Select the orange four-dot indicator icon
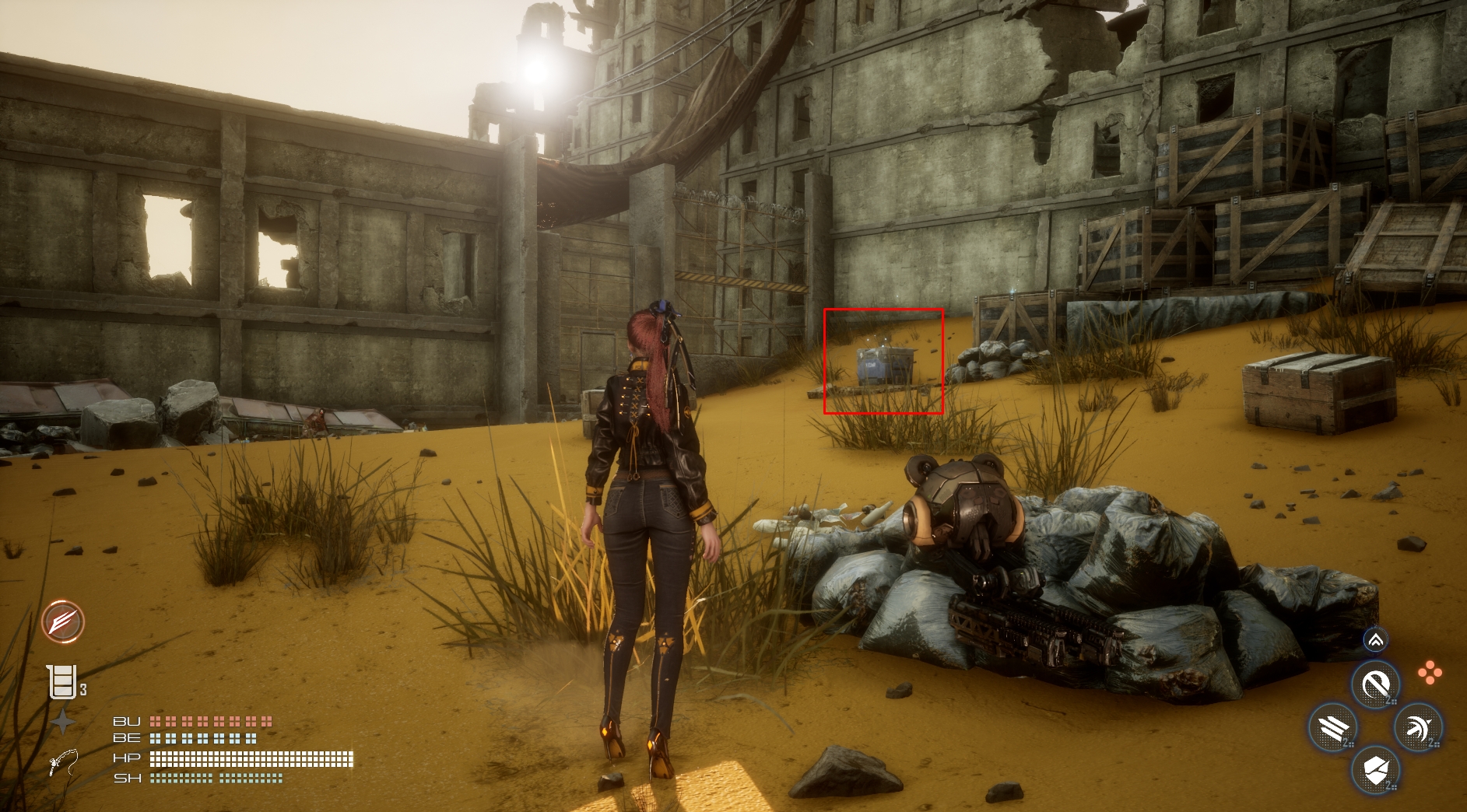 [1429, 674]
